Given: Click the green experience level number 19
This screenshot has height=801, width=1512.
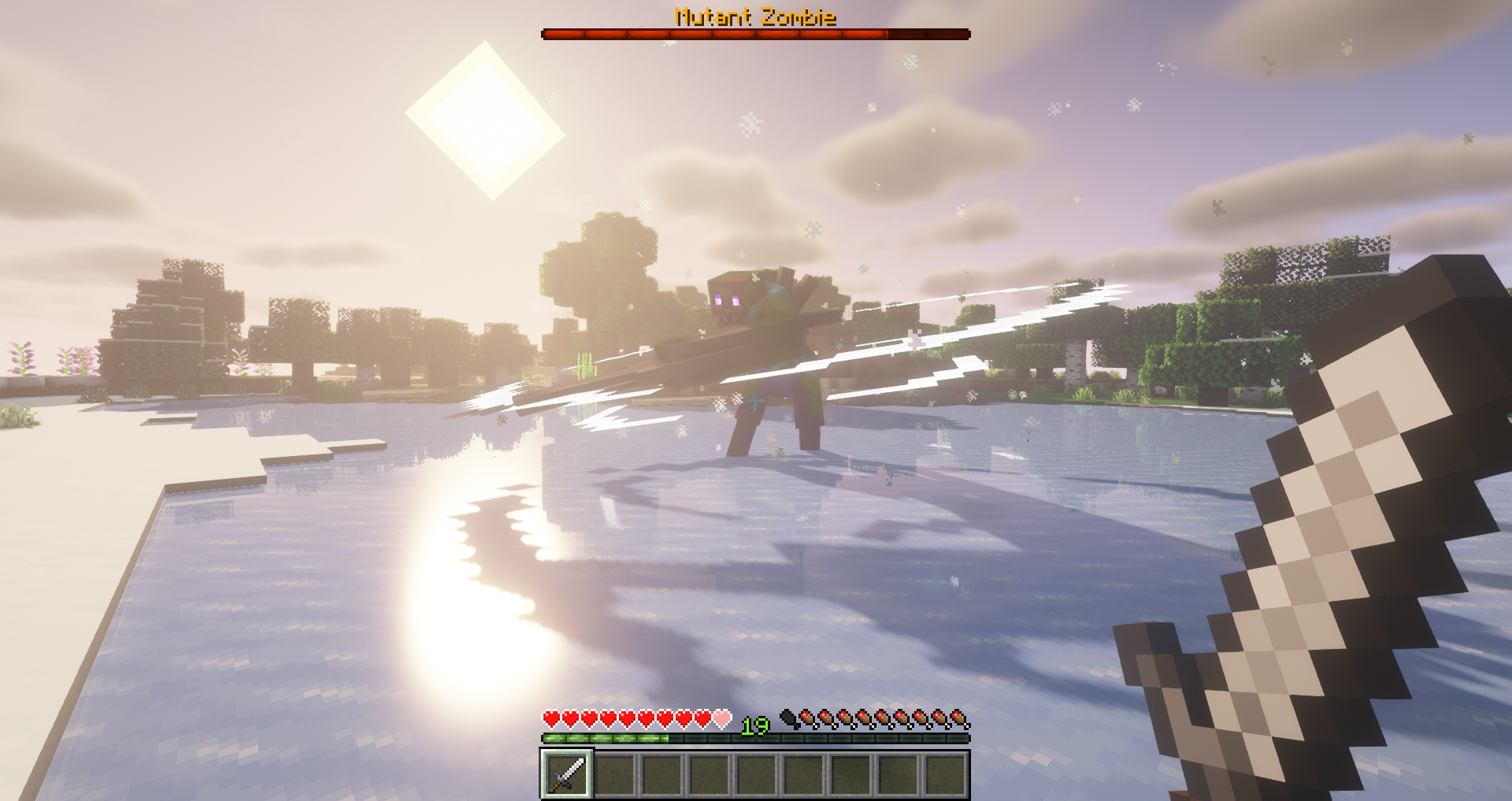Looking at the screenshot, I should click(754, 725).
